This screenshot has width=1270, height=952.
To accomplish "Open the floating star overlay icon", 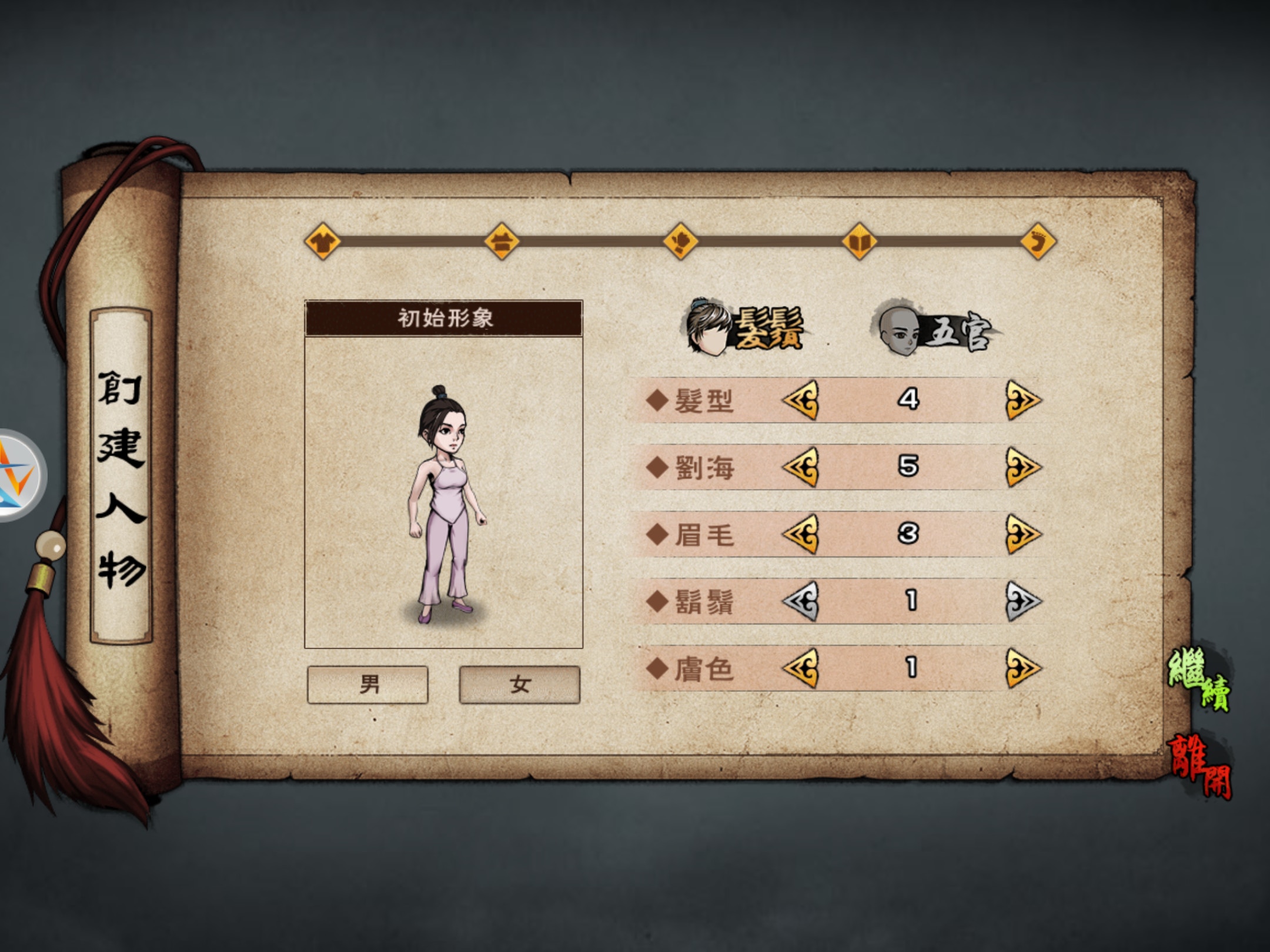I will coord(16,475).
